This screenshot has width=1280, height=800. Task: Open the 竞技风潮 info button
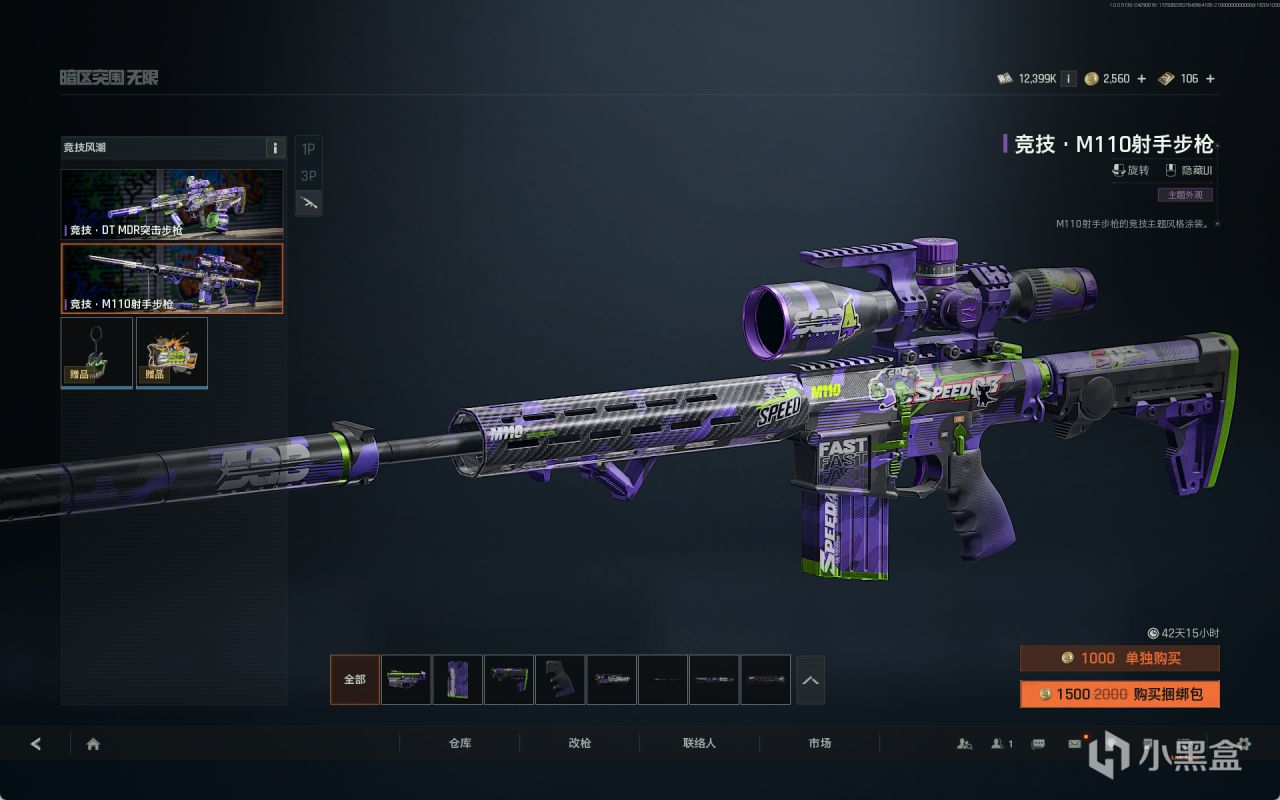click(275, 148)
